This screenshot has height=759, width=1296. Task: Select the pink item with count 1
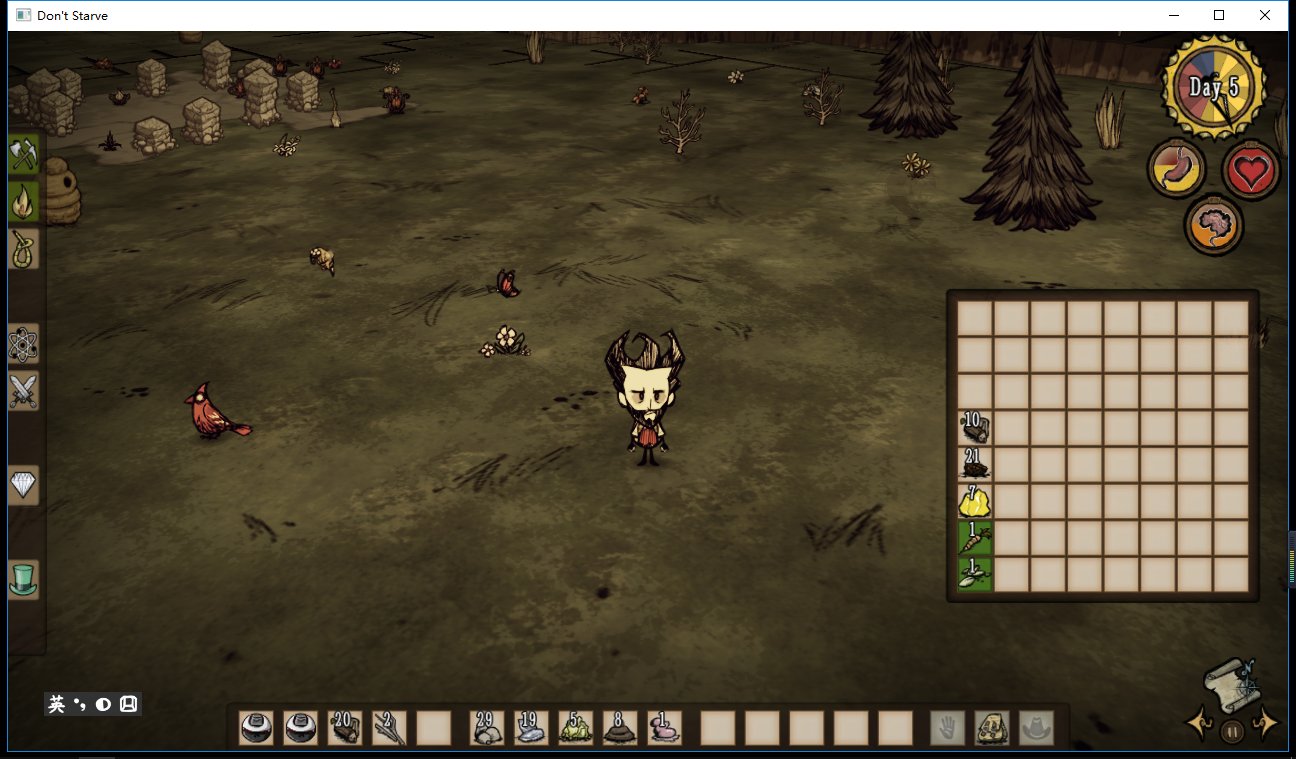(664, 728)
